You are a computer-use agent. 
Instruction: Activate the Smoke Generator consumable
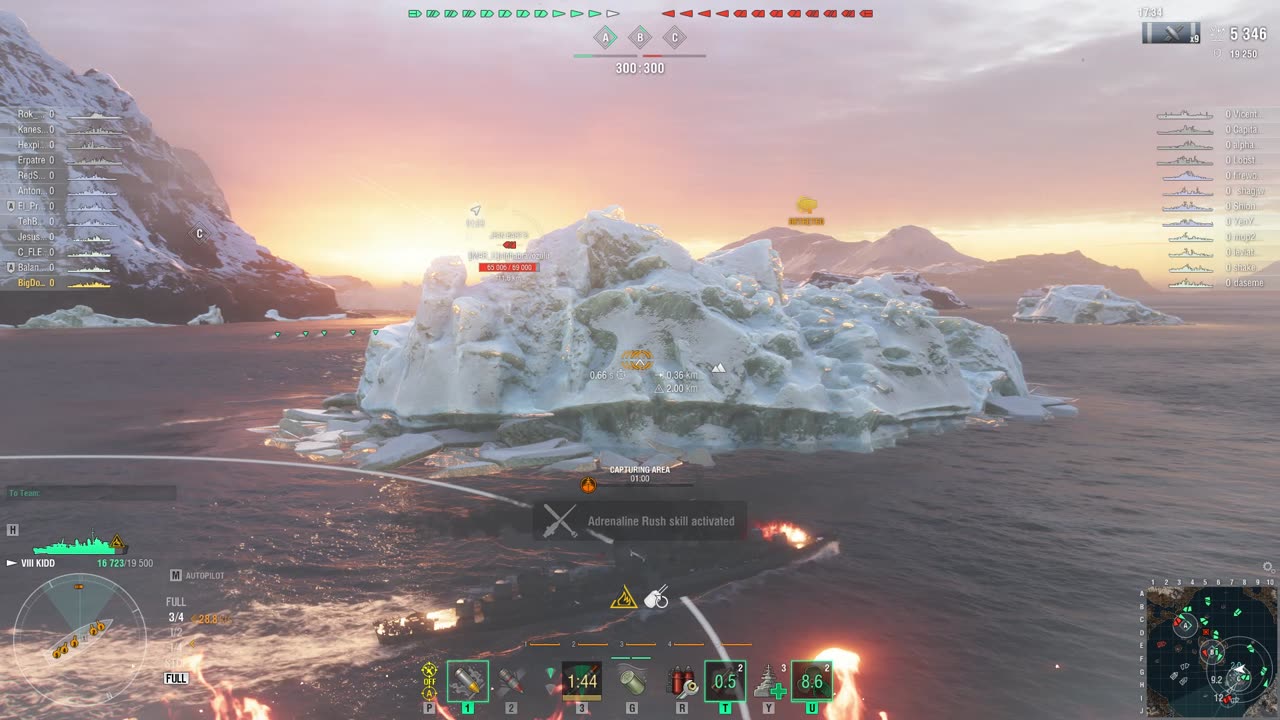coord(632,681)
